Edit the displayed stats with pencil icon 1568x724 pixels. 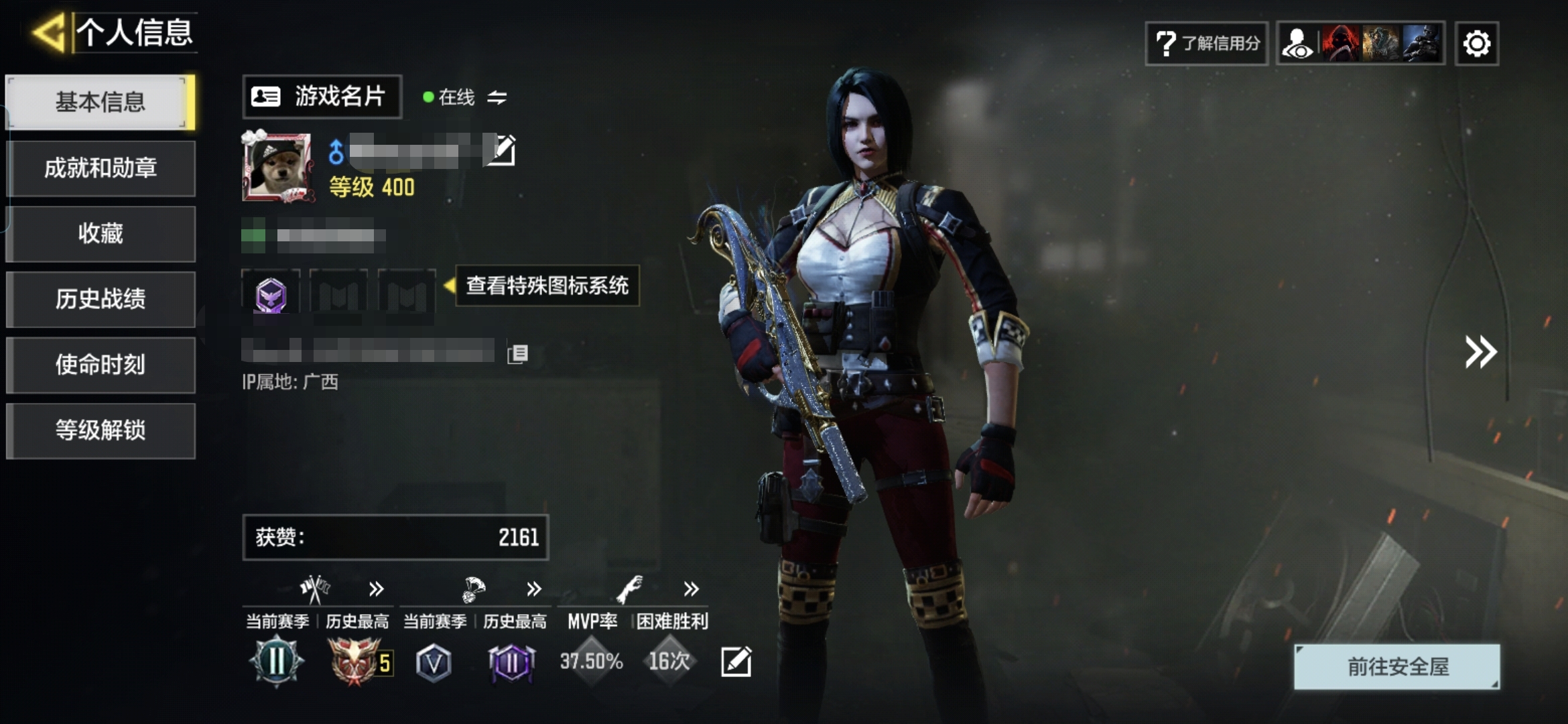tap(736, 662)
